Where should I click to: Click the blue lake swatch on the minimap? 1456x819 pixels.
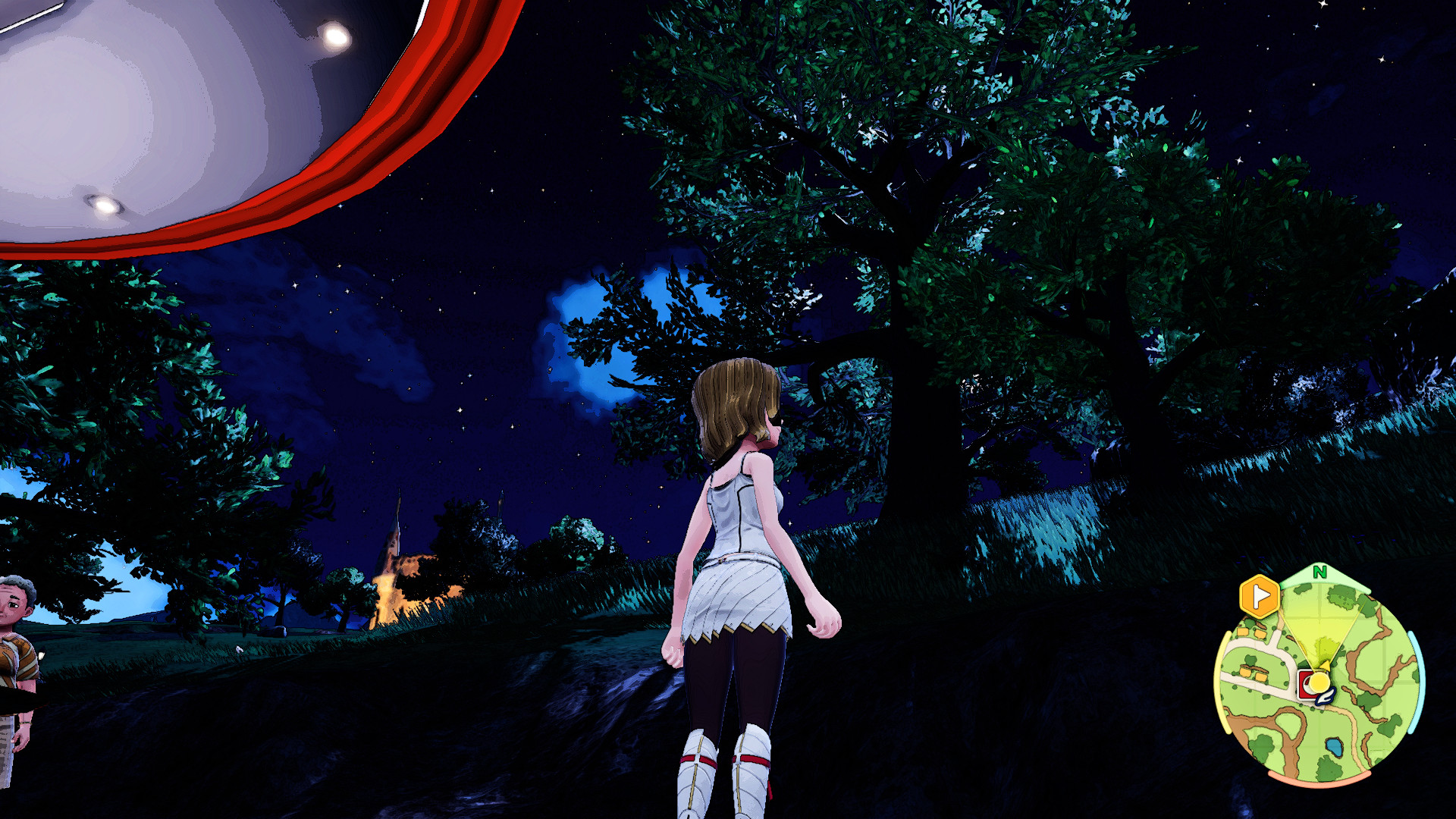coord(1332,747)
